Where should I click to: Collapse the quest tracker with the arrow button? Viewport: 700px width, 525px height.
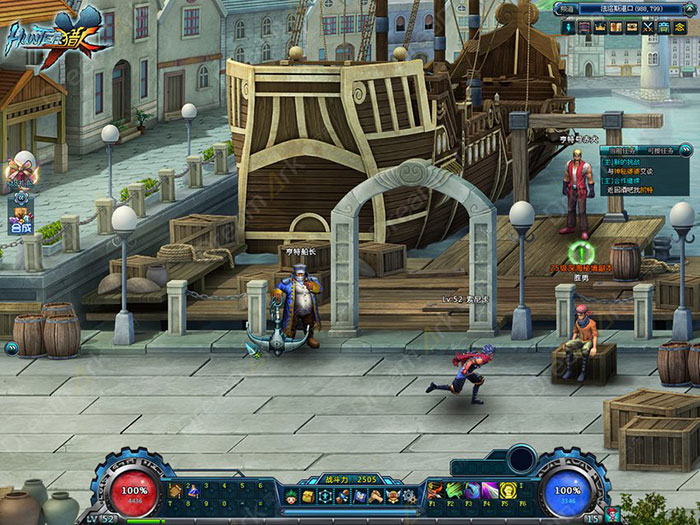coord(686,149)
